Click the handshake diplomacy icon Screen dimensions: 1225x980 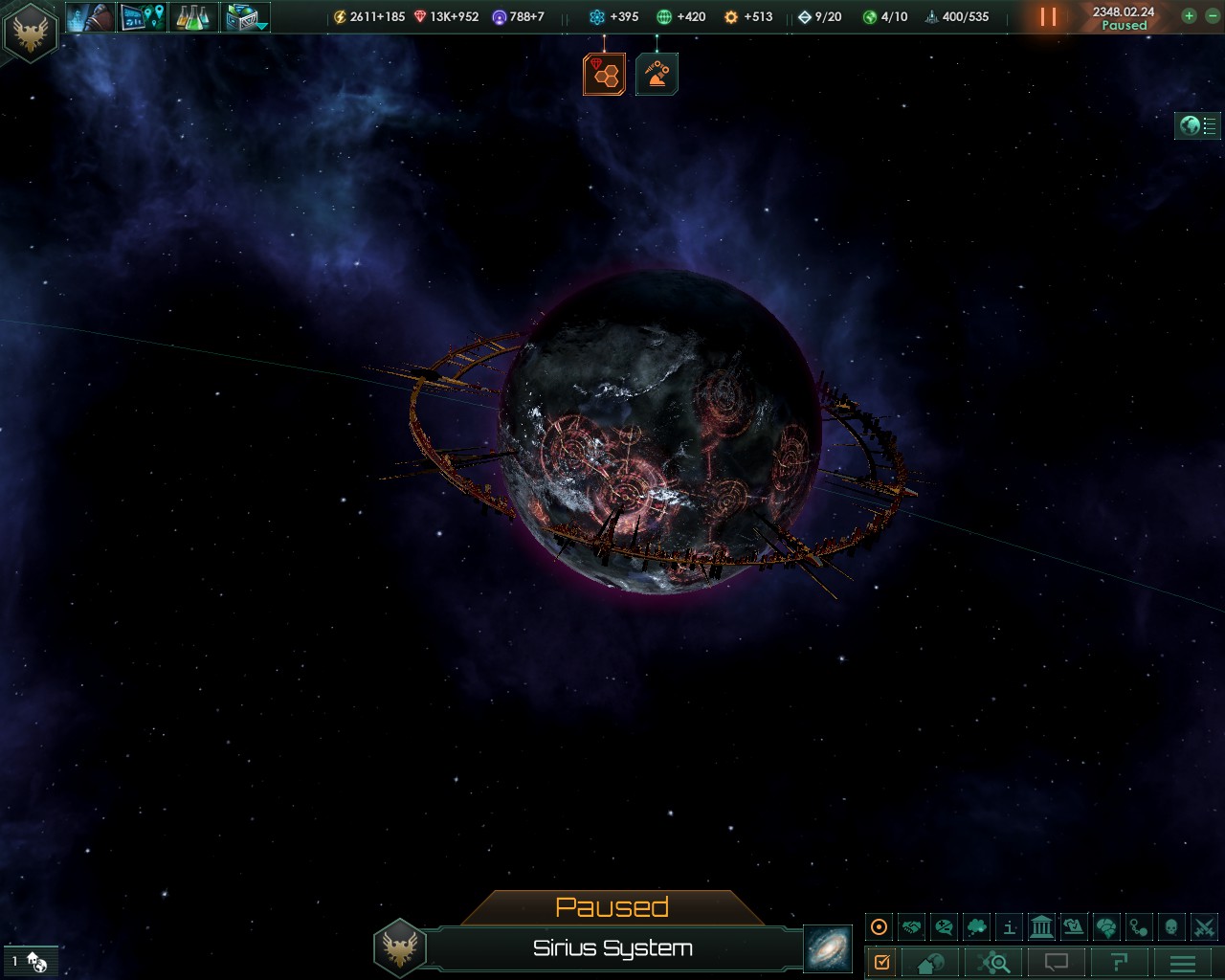click(x=914, y=925)
